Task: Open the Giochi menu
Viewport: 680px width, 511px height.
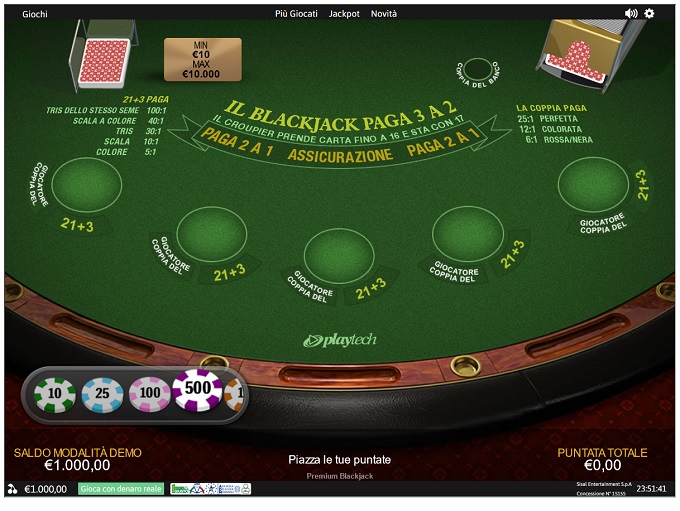Action: [35, 14]
